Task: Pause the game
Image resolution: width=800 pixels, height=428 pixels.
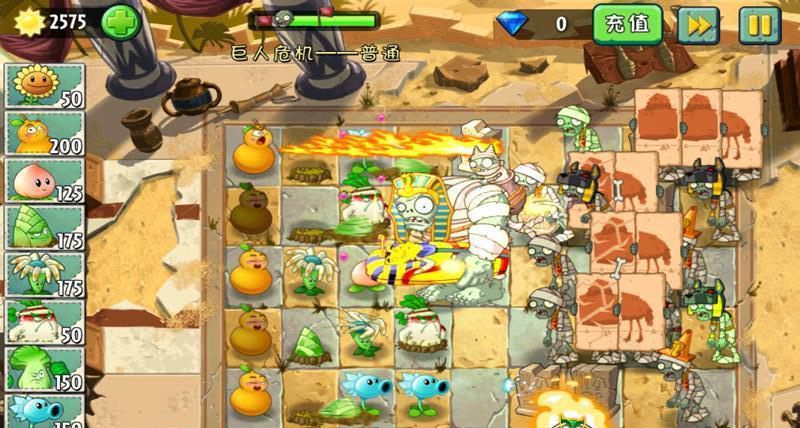Action: [759, 24]
